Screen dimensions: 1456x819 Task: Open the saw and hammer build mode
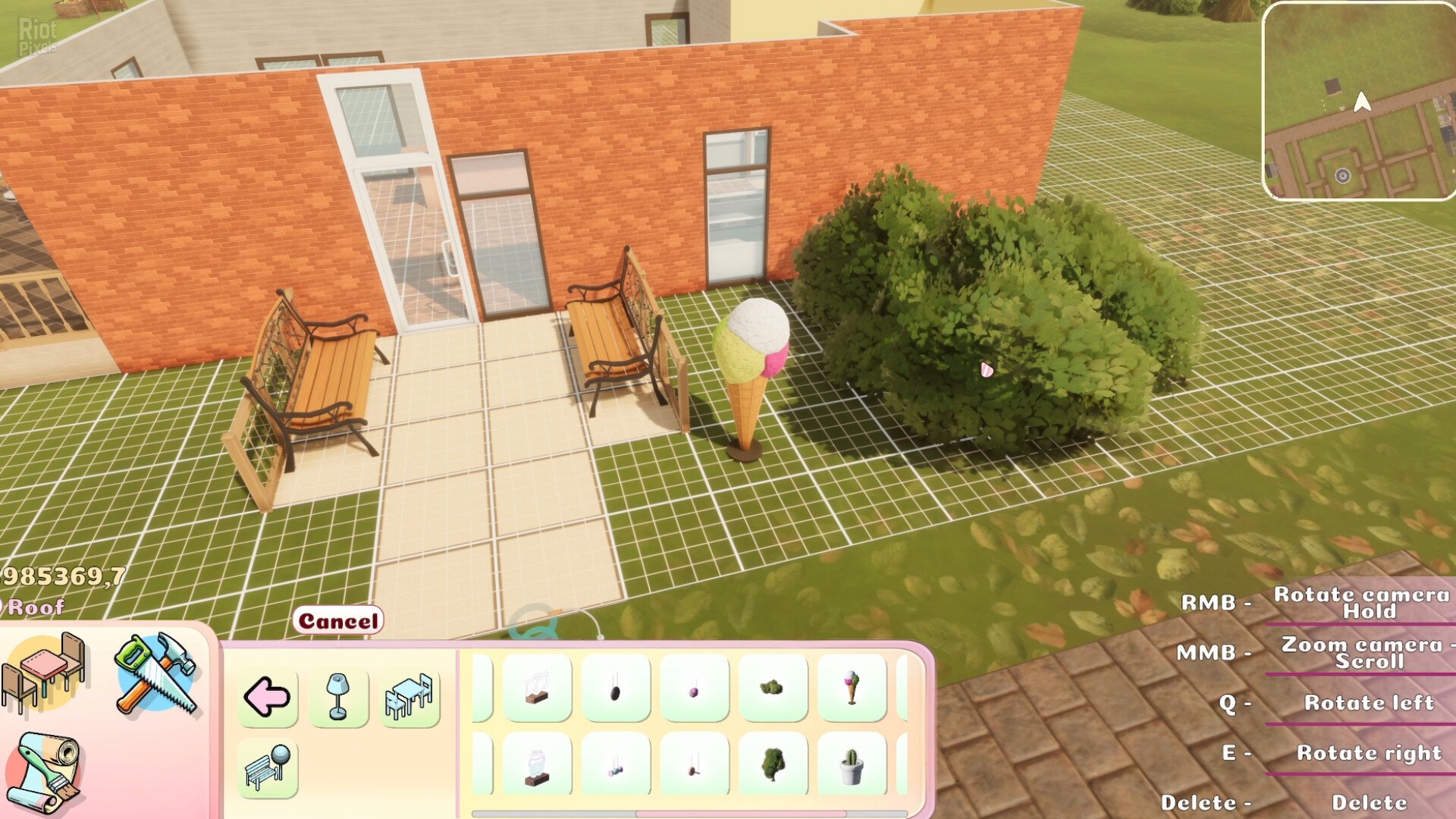(155, 673)
